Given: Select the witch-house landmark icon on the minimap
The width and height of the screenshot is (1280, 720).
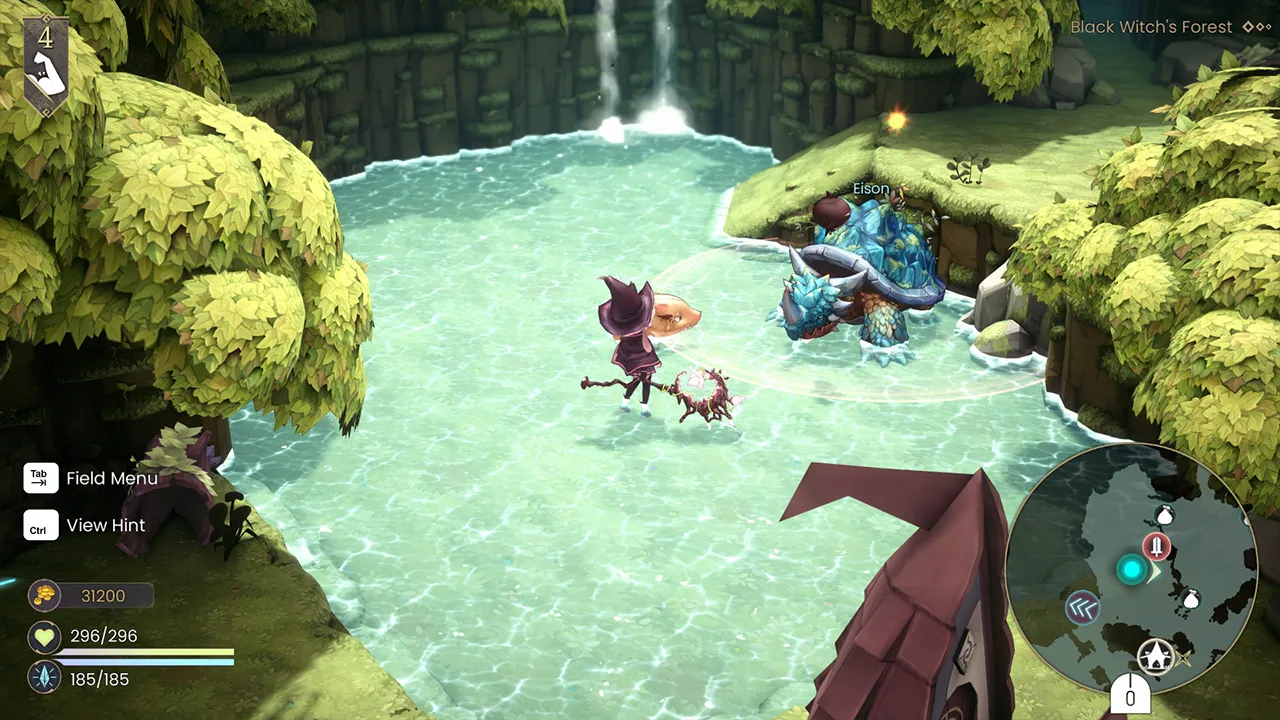Looking at the screenshot, I should 1156,656.
